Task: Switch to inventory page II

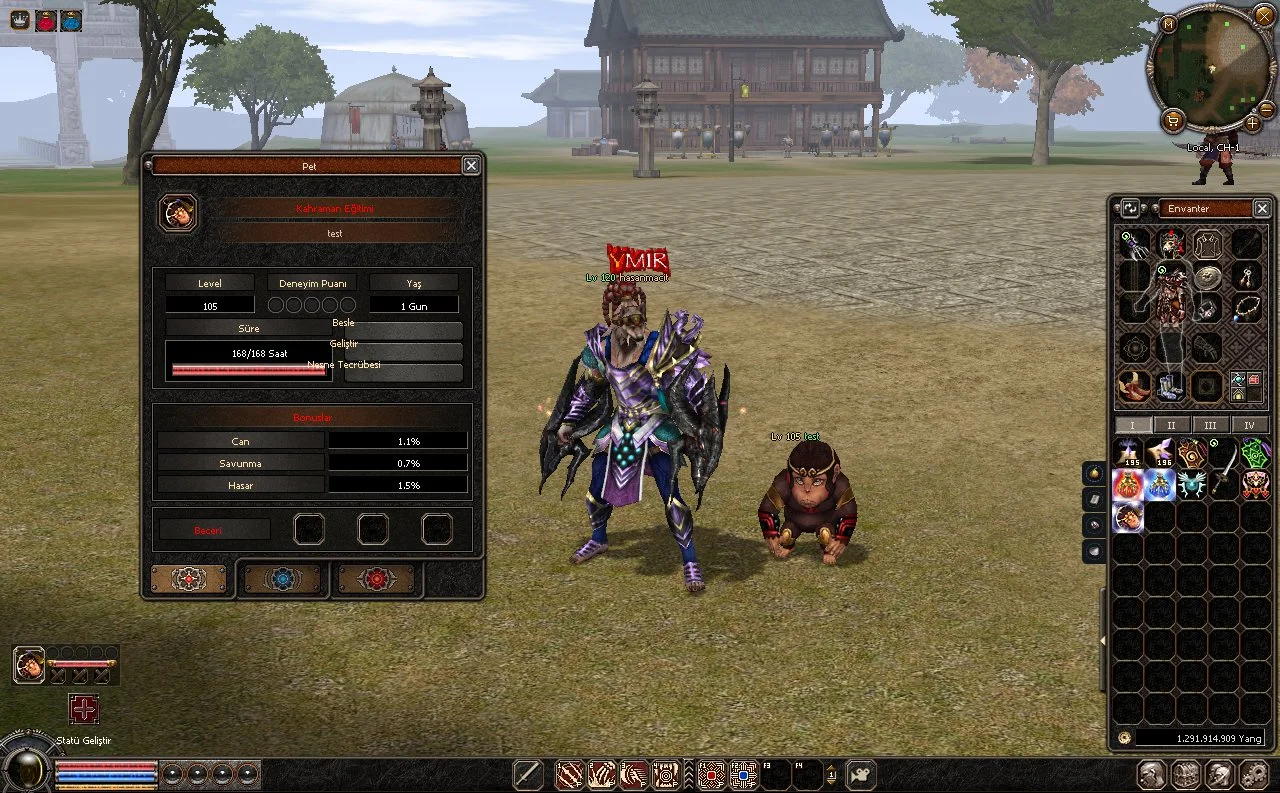Action: 1171,425
